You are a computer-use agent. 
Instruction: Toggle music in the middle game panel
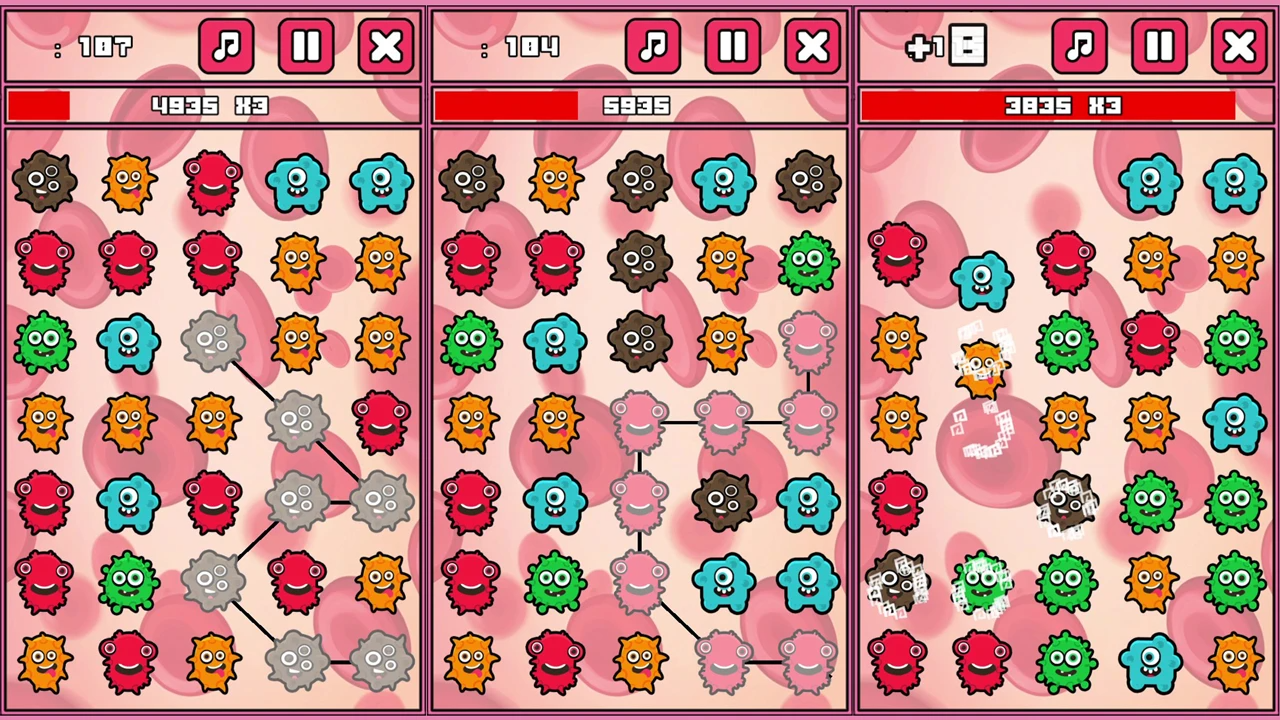pyautogui.click(x=653, y=46)
